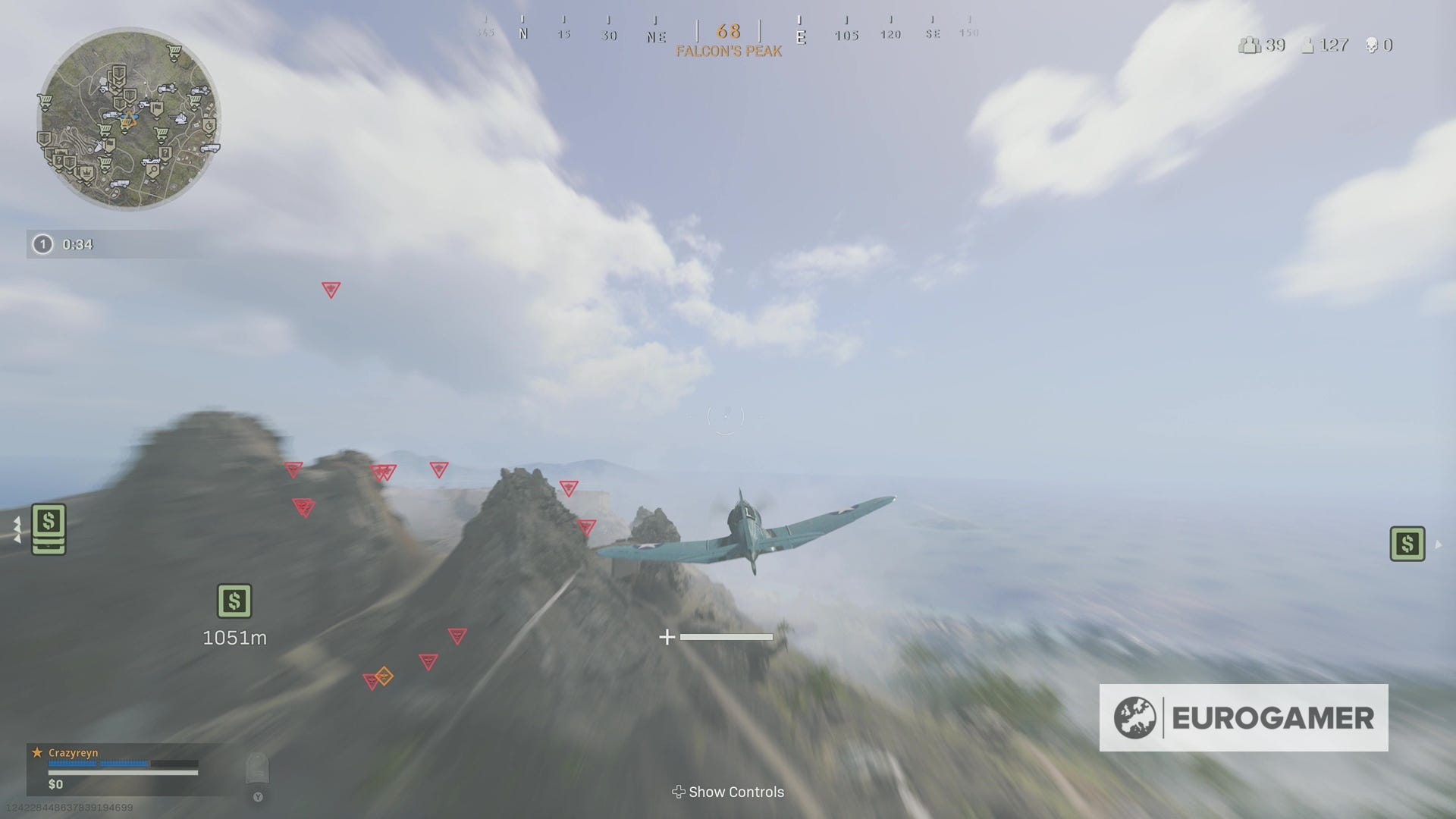Select the dollar icon on the right screen edge
Image resolution: width=1456 pixels, height=819 pixels.
pyautogui.click(x=1407, y=543)
